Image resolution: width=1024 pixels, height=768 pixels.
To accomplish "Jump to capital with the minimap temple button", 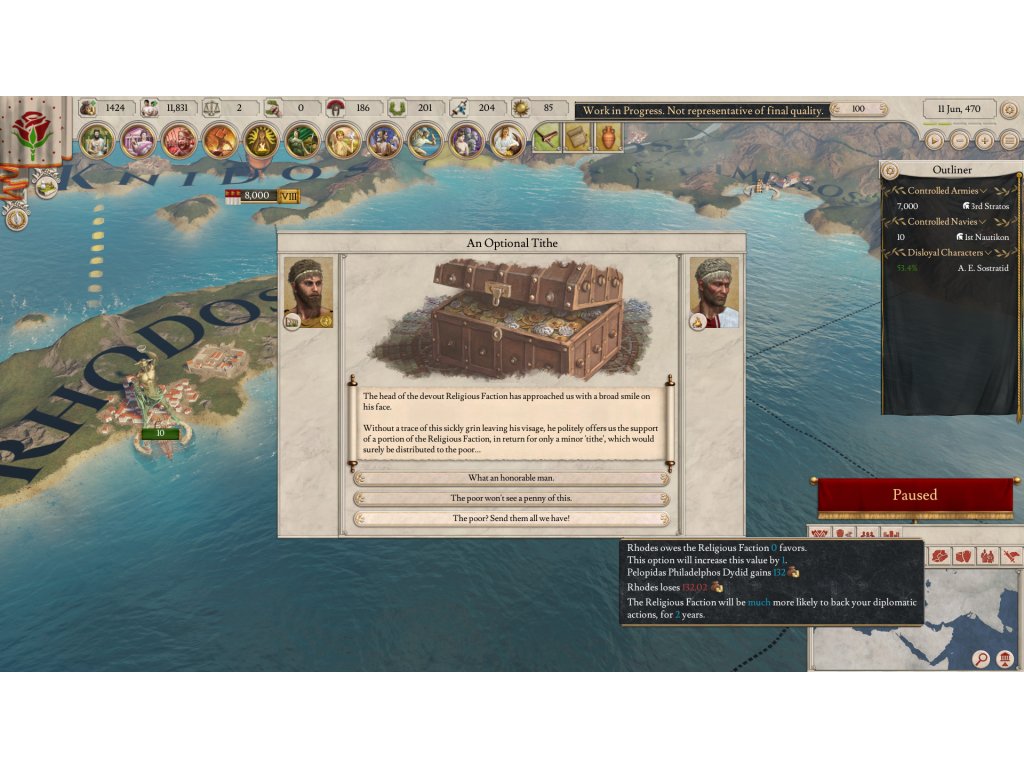I will coord(1005,658).
